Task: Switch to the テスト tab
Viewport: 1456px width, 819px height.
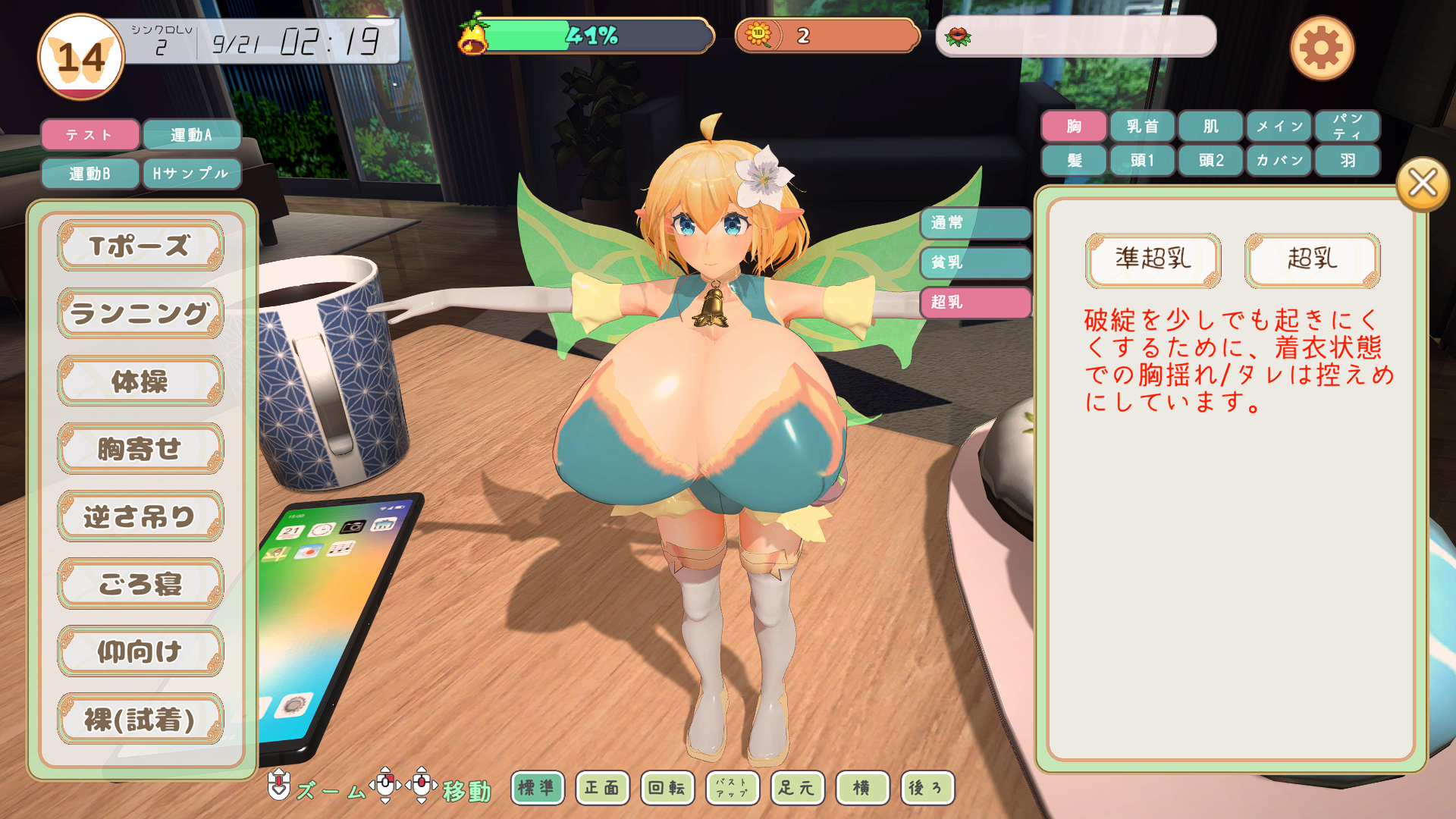Action: (90, 135)
